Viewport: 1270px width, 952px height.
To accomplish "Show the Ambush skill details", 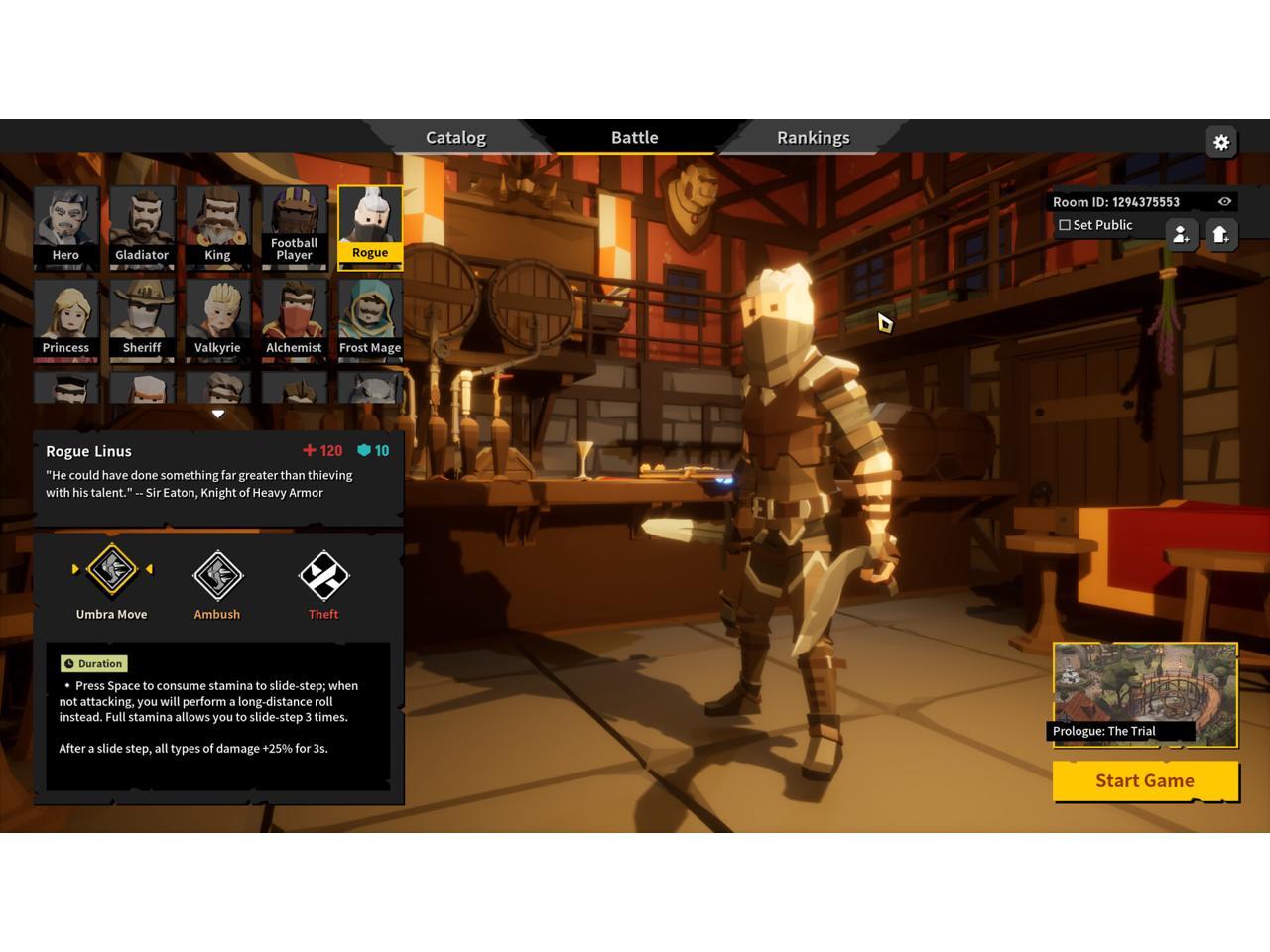I will coord(217,576).
